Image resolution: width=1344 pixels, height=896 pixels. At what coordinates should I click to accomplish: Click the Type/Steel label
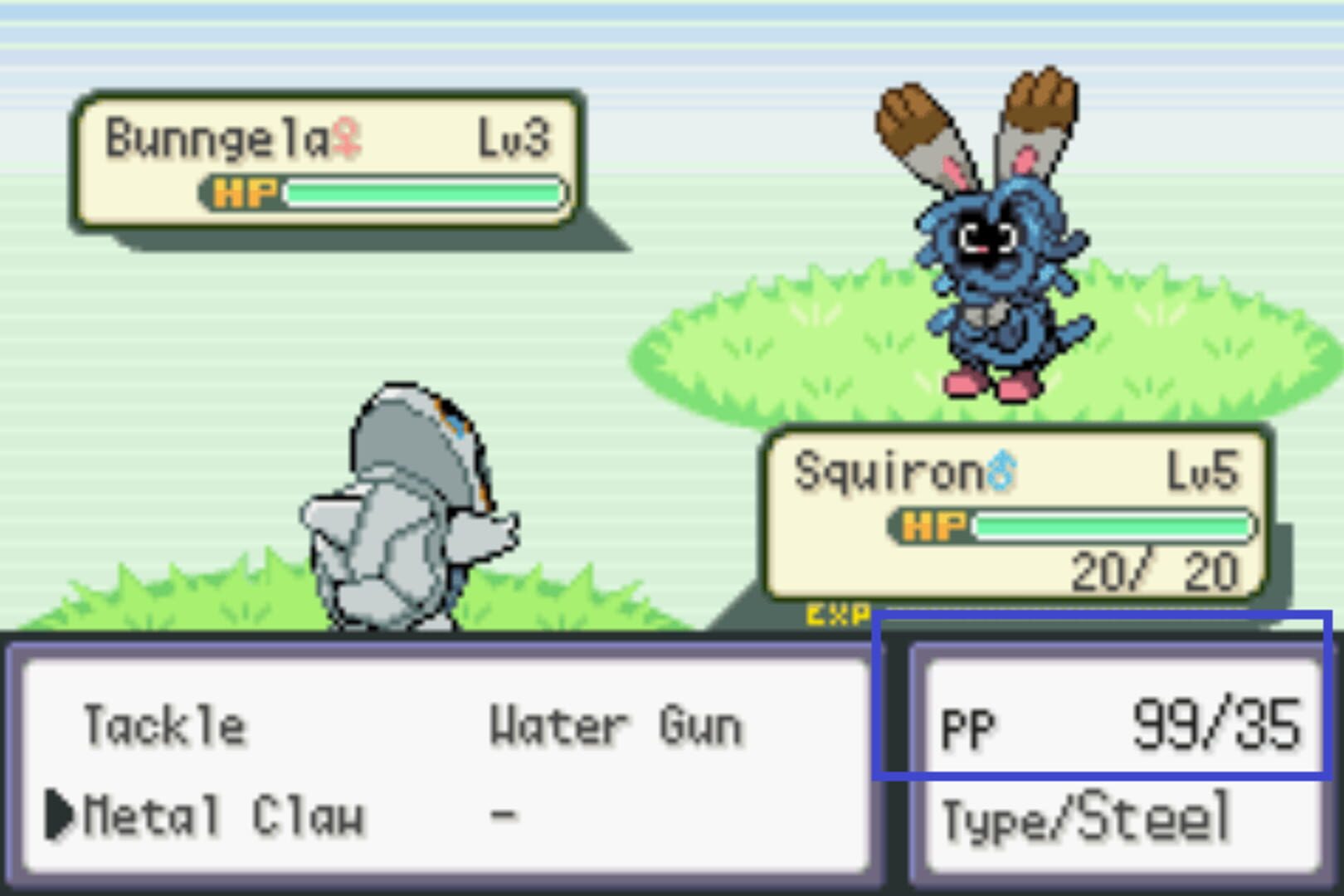(x=1087, y=817)
